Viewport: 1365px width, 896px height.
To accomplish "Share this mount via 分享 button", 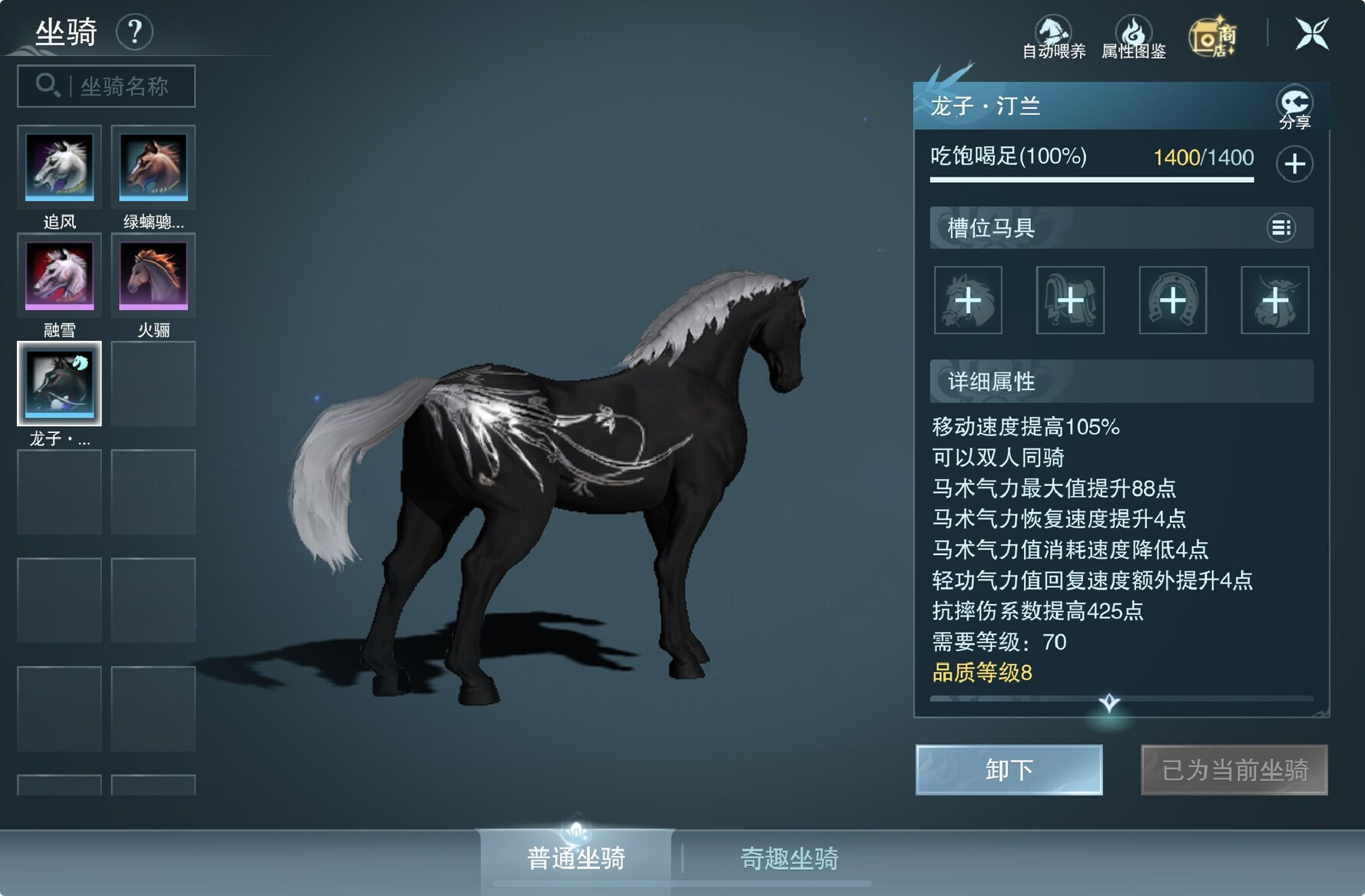I will [x=1294, y=106].
